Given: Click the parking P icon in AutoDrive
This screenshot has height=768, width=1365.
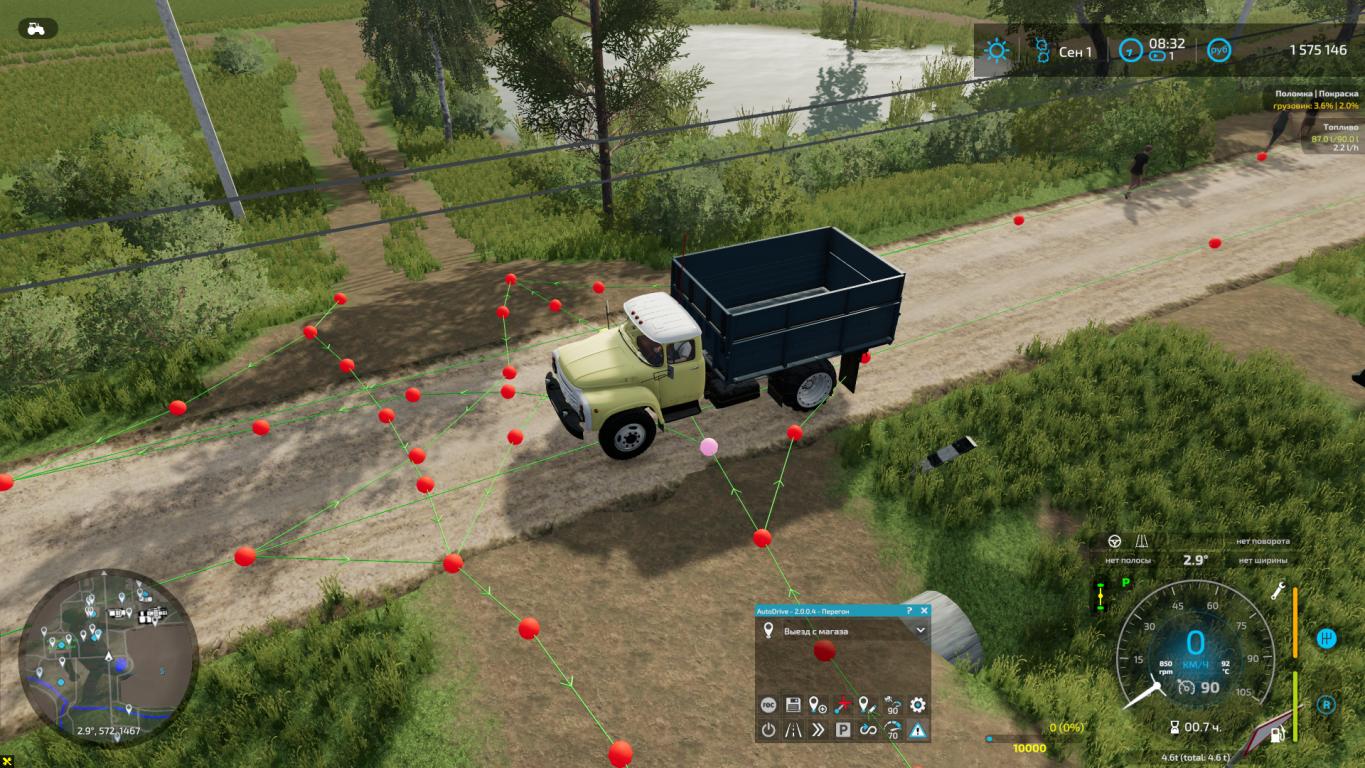Looking at the screenshot, I should (x=843, y=730).
